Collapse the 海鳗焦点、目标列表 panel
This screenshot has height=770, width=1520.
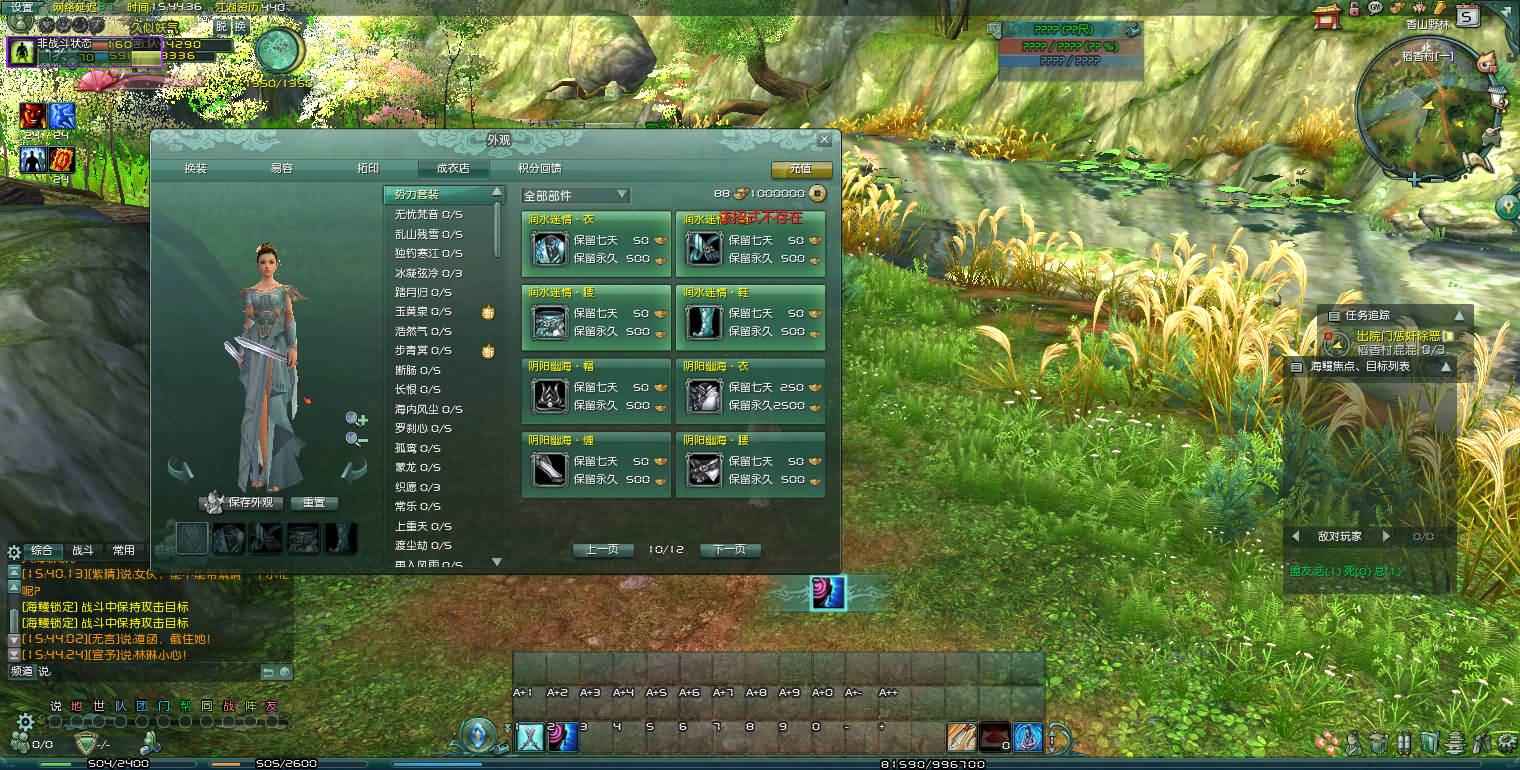point(1446,367)
